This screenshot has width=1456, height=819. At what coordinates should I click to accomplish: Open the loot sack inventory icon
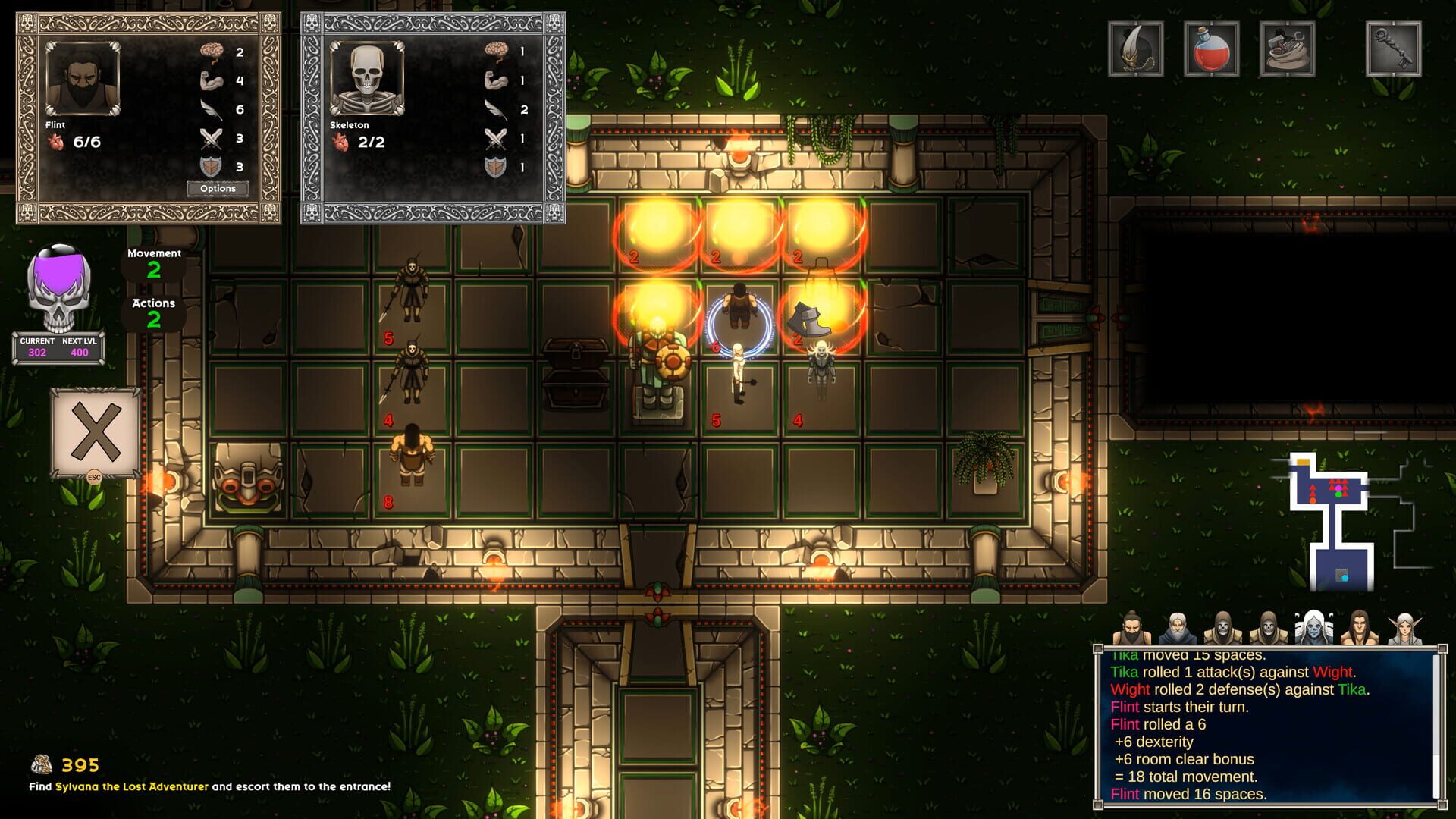point(1287,49)
